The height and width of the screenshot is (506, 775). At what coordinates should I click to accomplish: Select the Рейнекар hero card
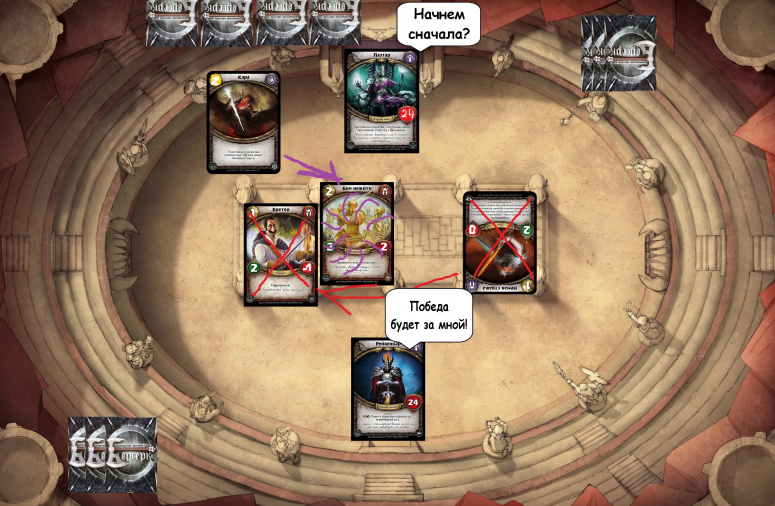coord(388,388)
